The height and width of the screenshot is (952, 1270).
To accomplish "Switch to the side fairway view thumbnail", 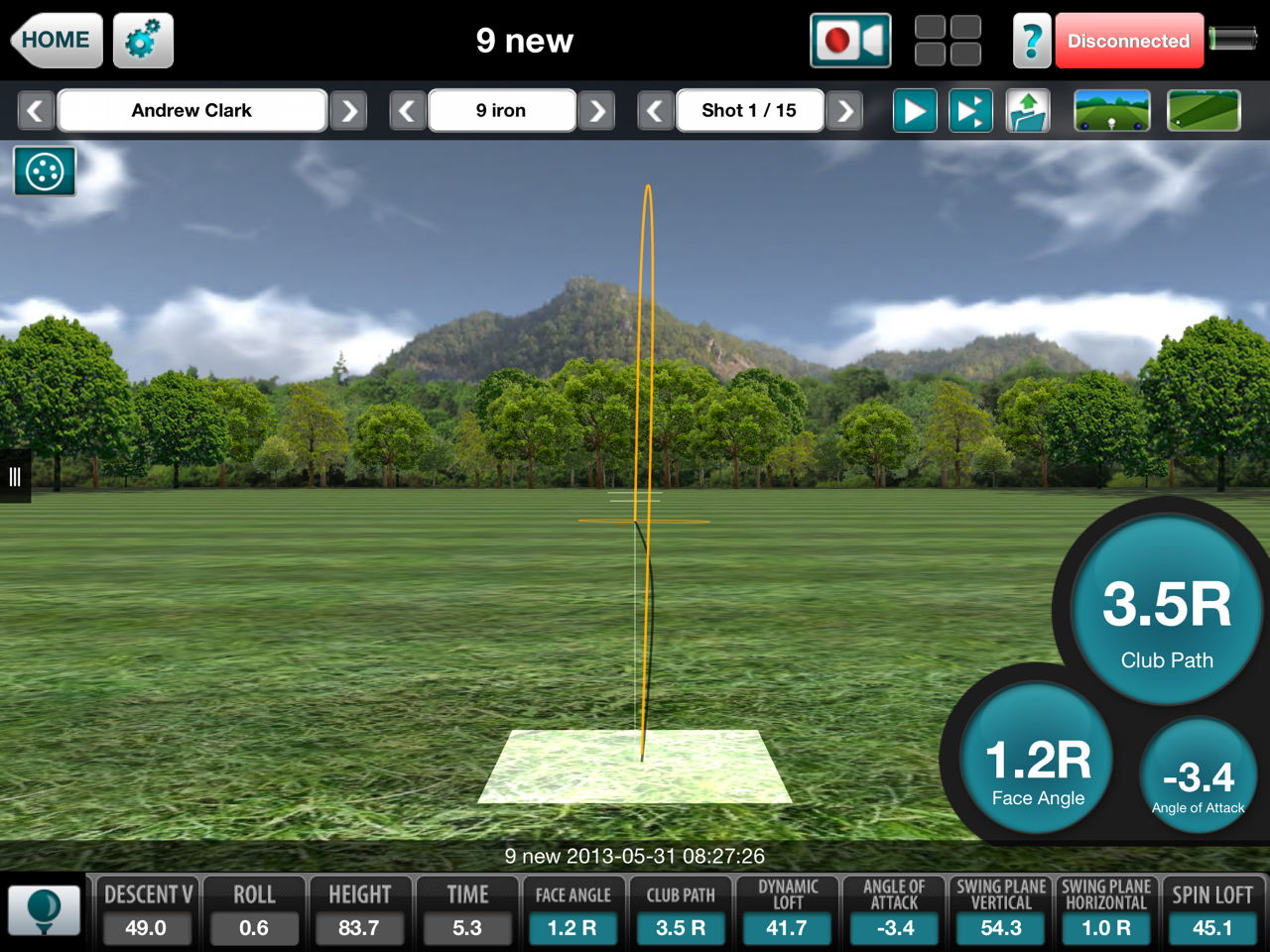I will pos(1204,110).
